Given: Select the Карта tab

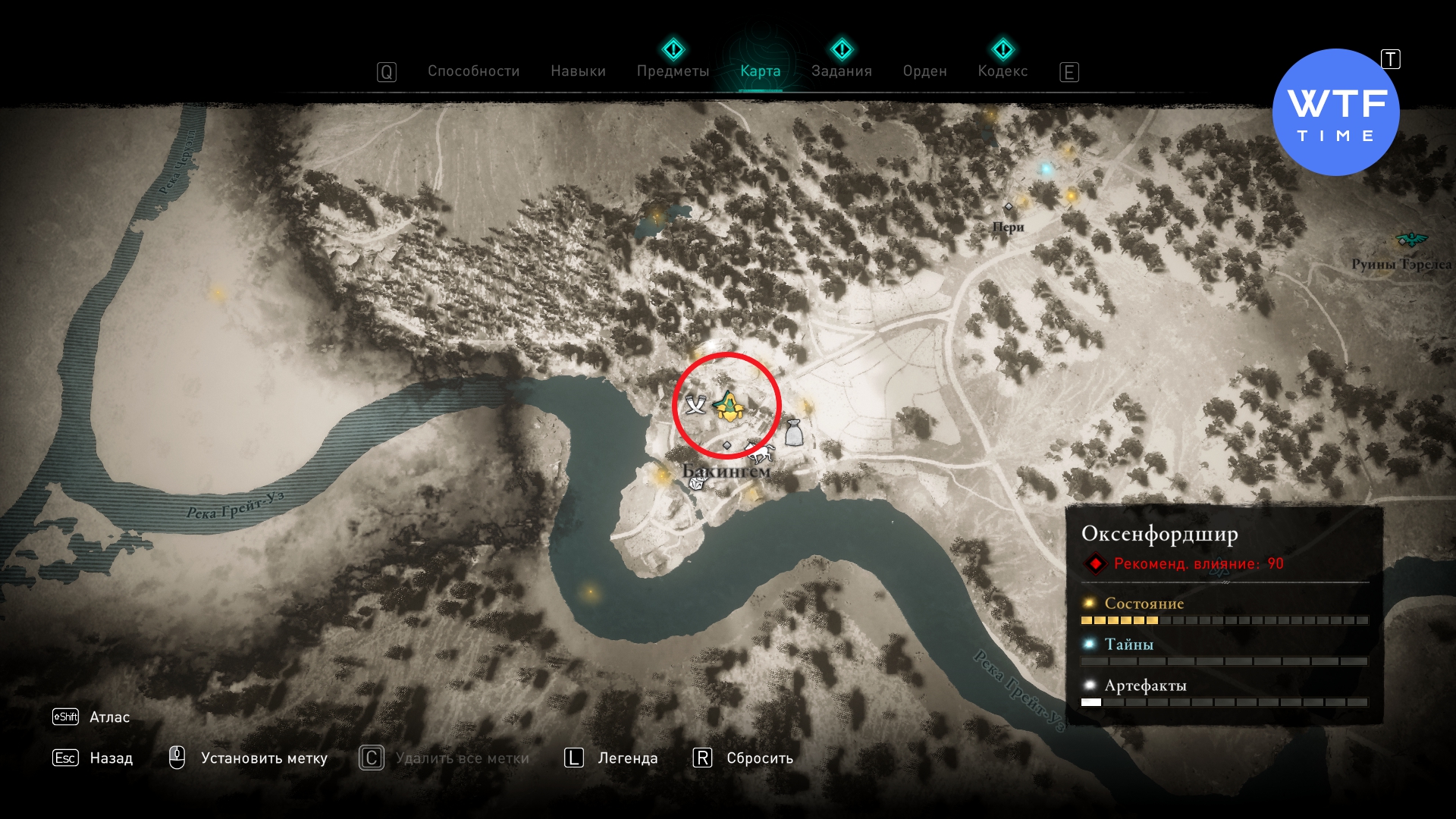Looking at the screenshot, I should click(x=760, y=71).
